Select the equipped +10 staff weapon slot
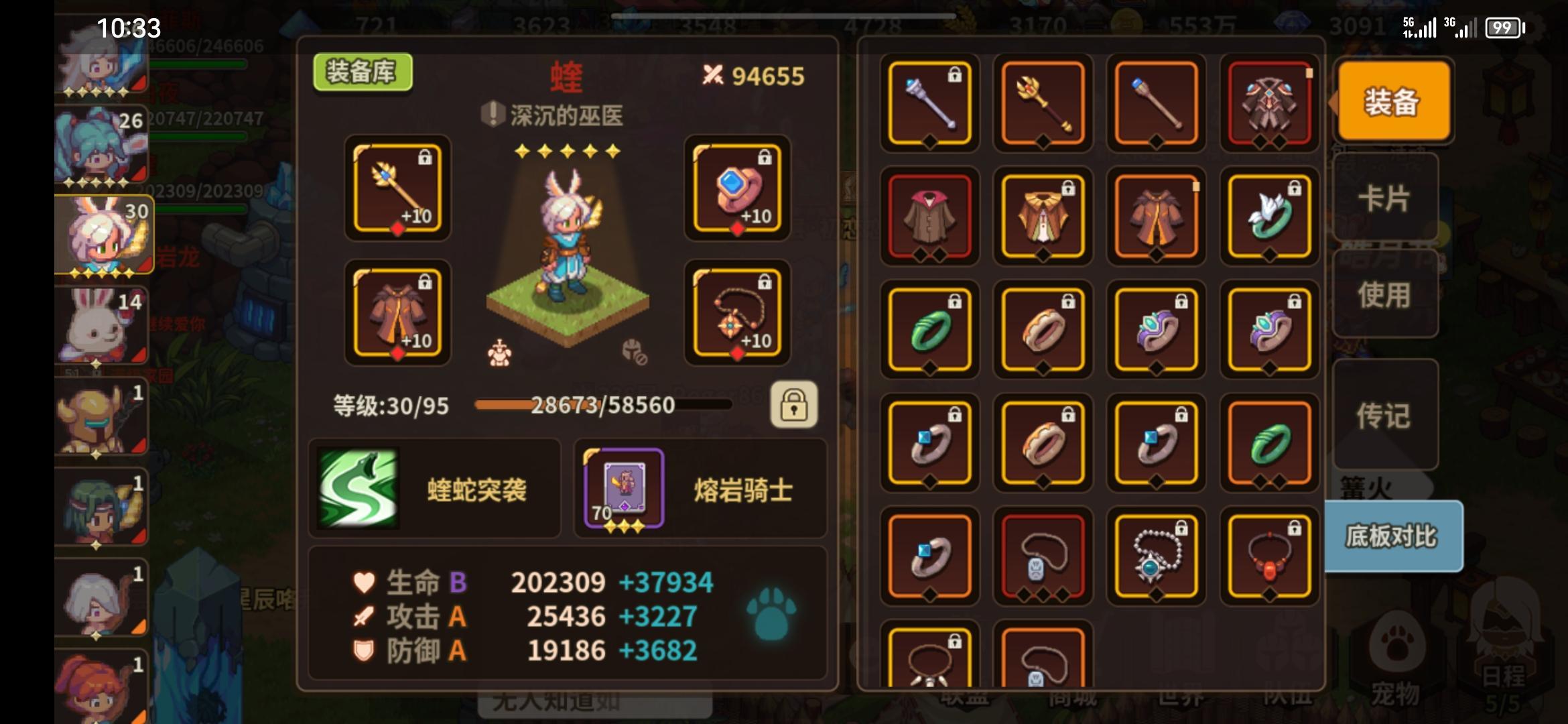 point(395,191)
